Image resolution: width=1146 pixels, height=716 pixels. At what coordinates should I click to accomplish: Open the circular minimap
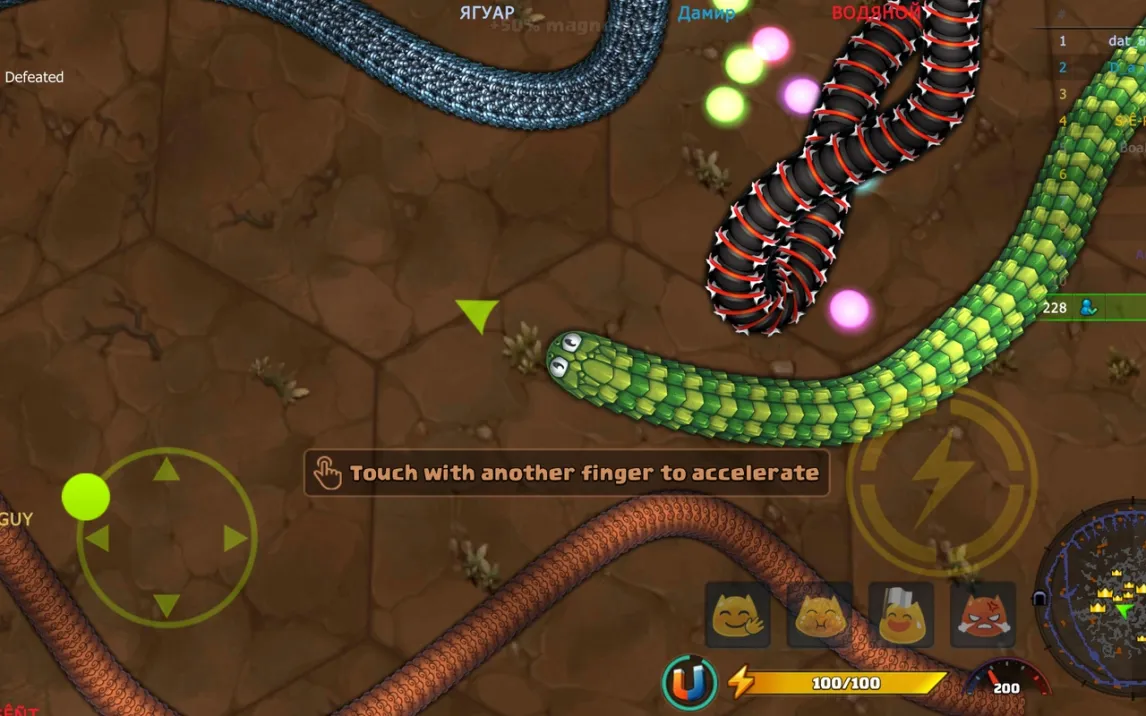click(1096, 600)
